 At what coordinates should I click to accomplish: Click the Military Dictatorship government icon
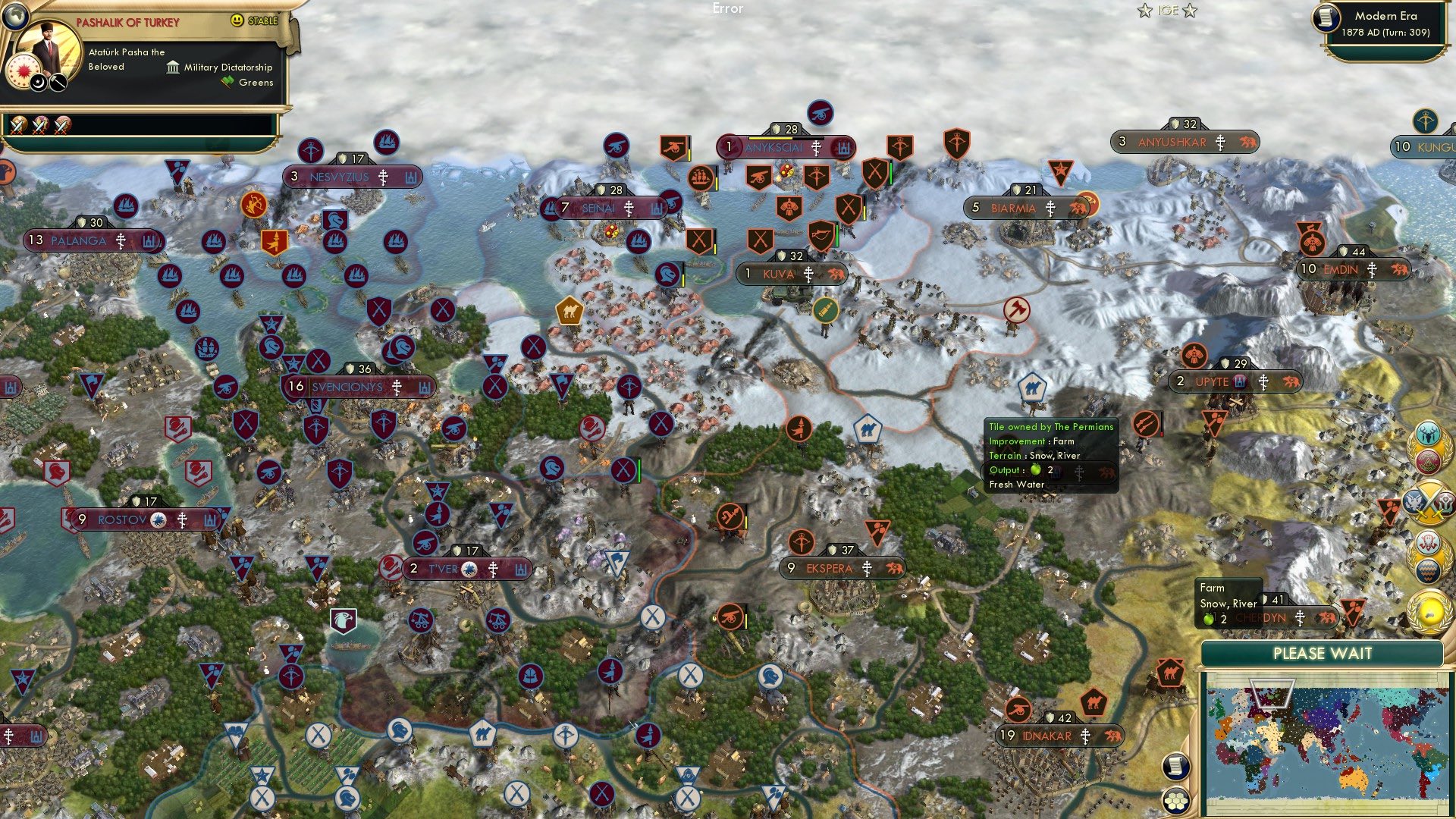171,67
